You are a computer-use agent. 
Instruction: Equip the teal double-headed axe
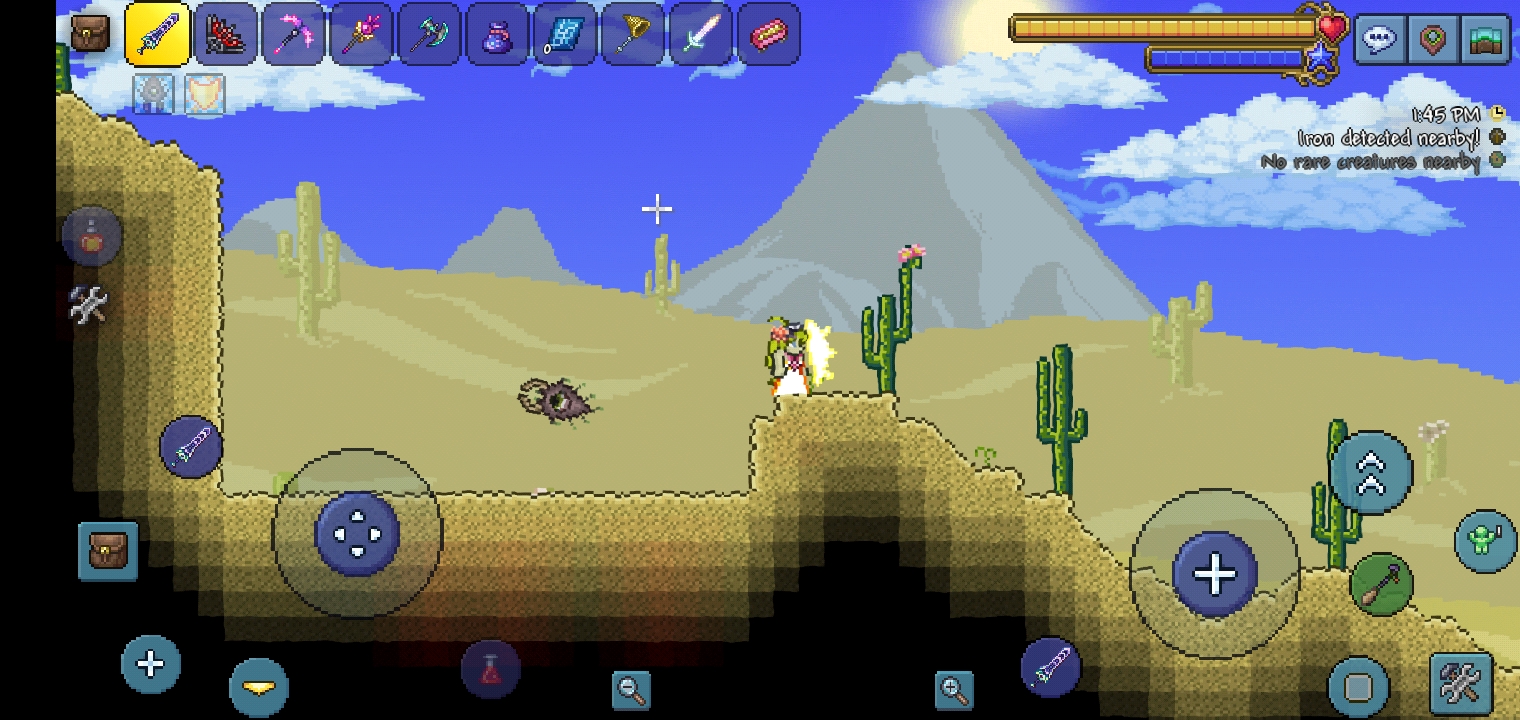429,36
